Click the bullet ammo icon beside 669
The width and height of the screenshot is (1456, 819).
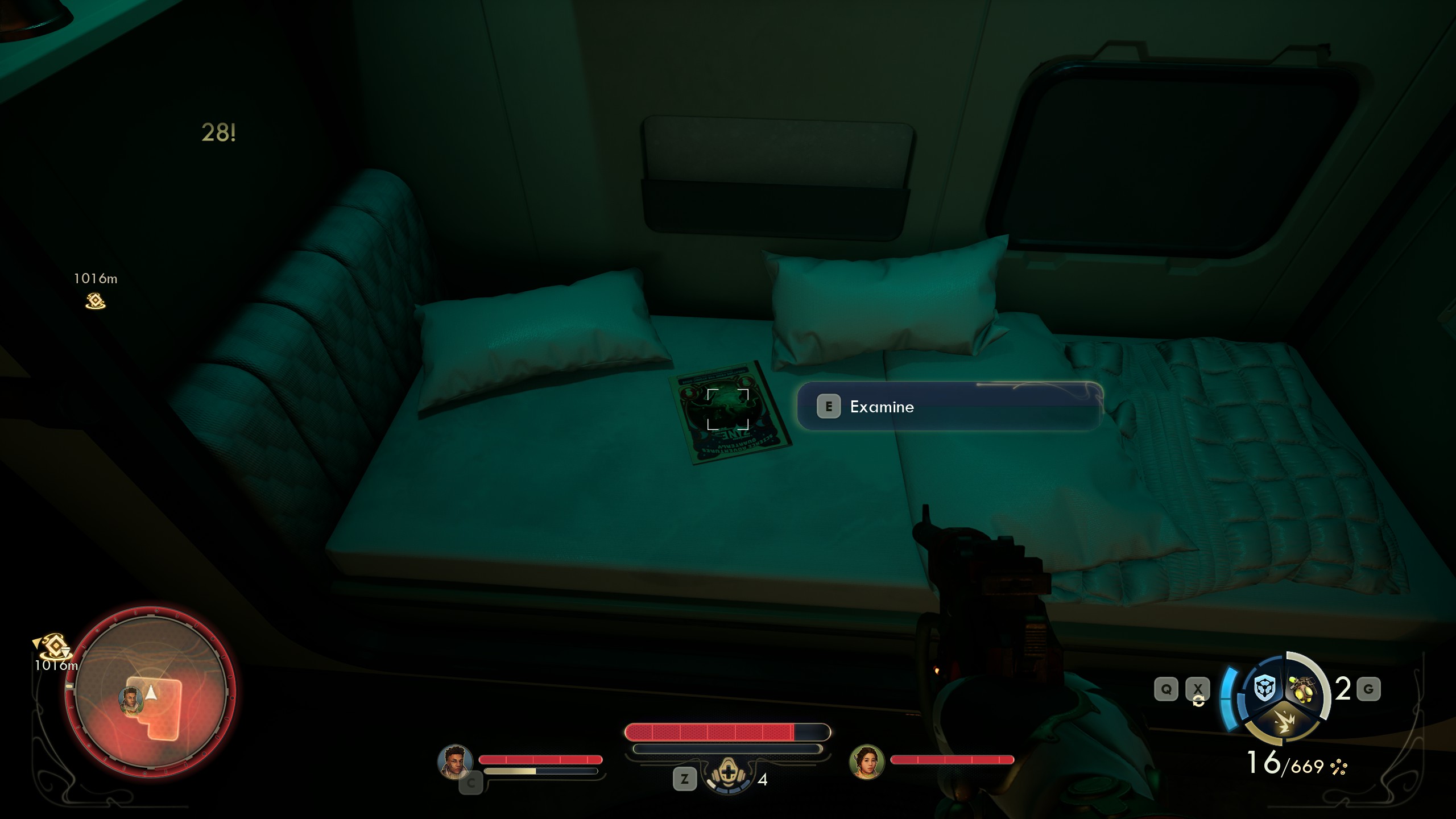coord(1338,768)
